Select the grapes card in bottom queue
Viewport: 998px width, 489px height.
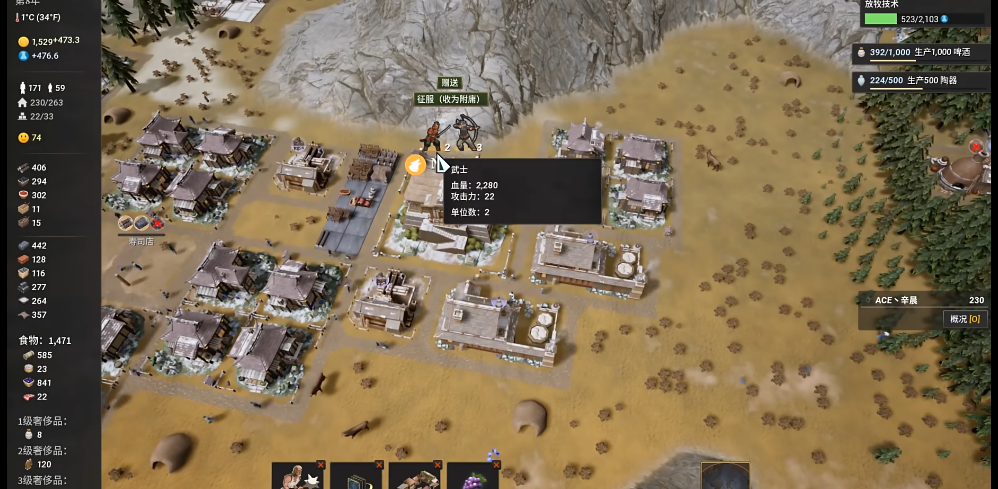click(472, 478)
